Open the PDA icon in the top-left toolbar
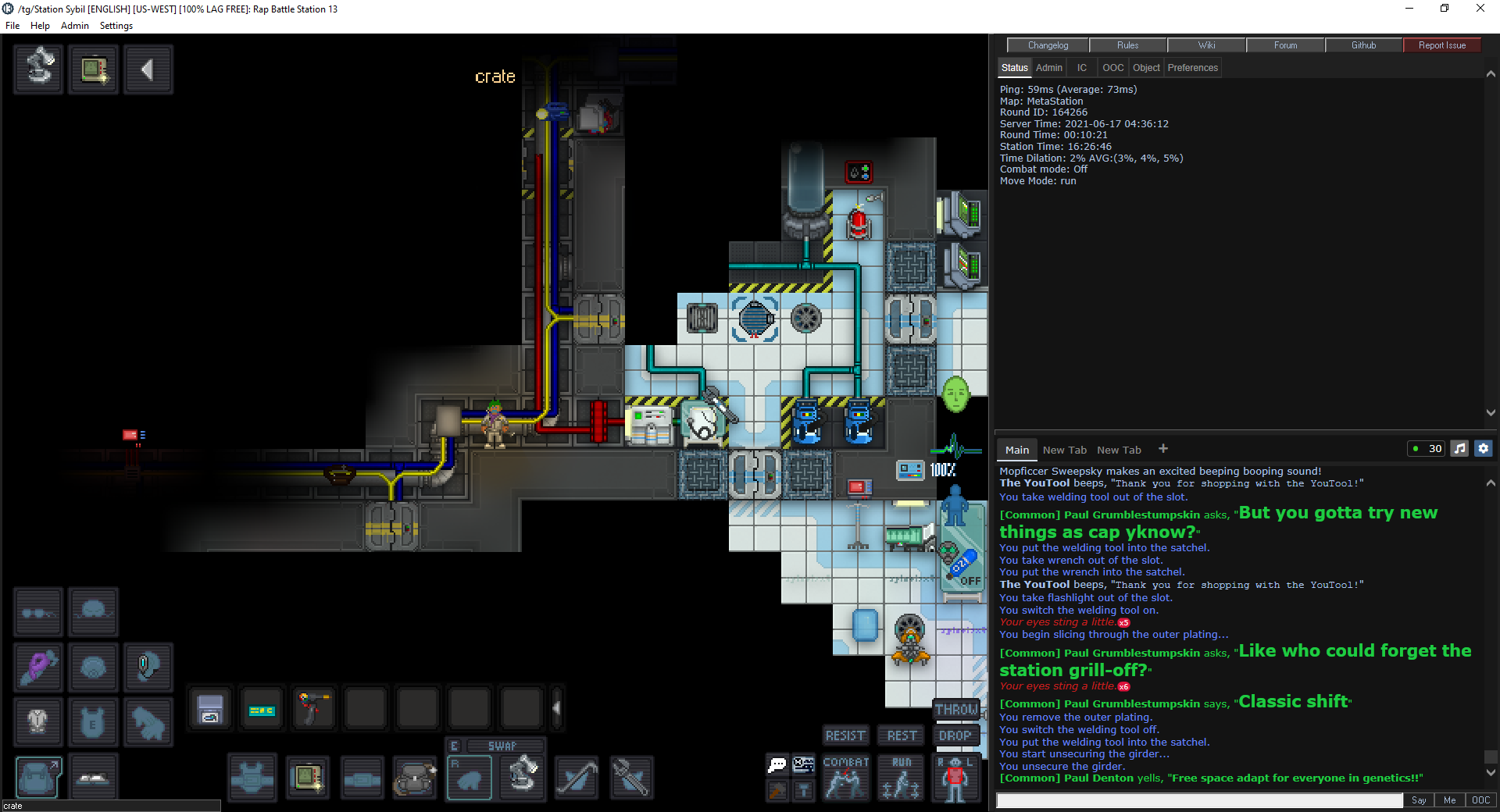This screenshot has height=812, width=1500. pos(94,69)
